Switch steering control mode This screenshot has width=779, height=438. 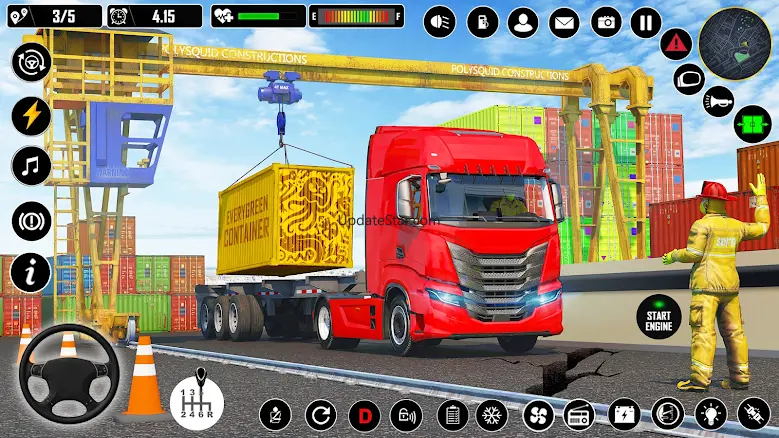(31, 62)
